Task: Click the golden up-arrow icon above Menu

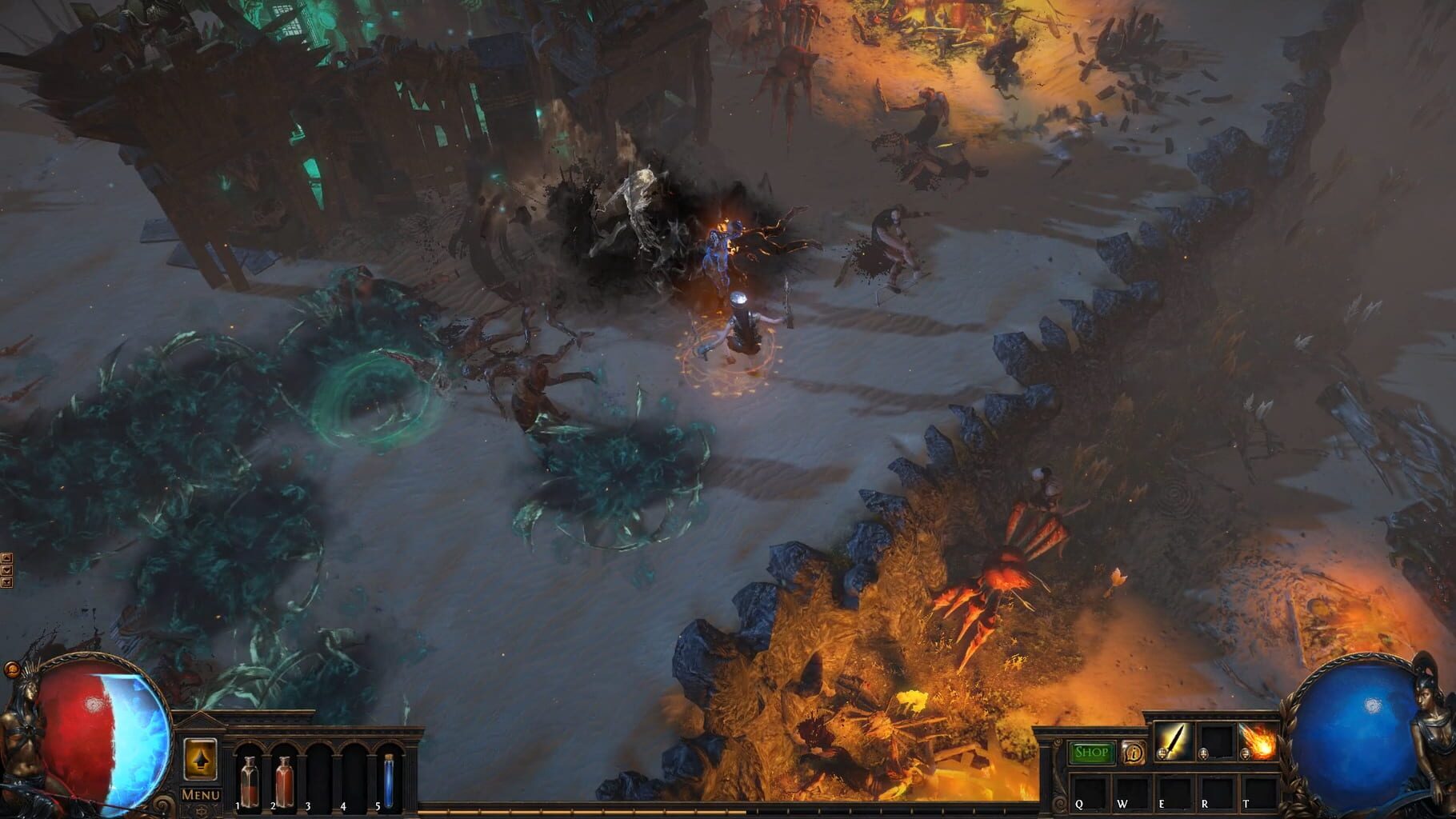Action: (x=202, y=758)
